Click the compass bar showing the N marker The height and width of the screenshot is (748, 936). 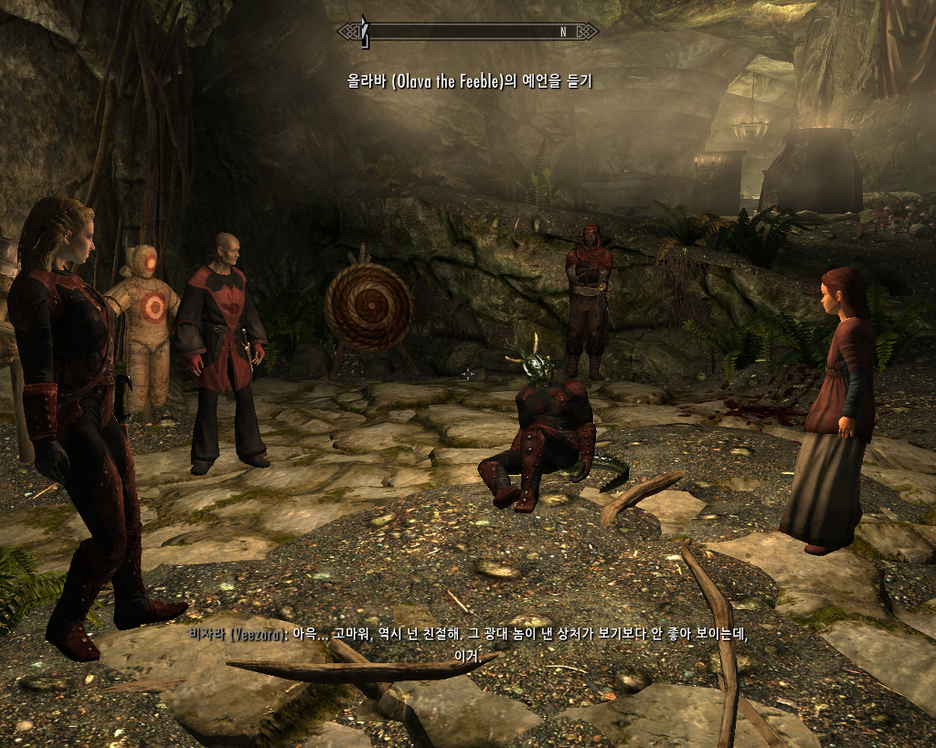pyautogui.click(x=468, y=32)
